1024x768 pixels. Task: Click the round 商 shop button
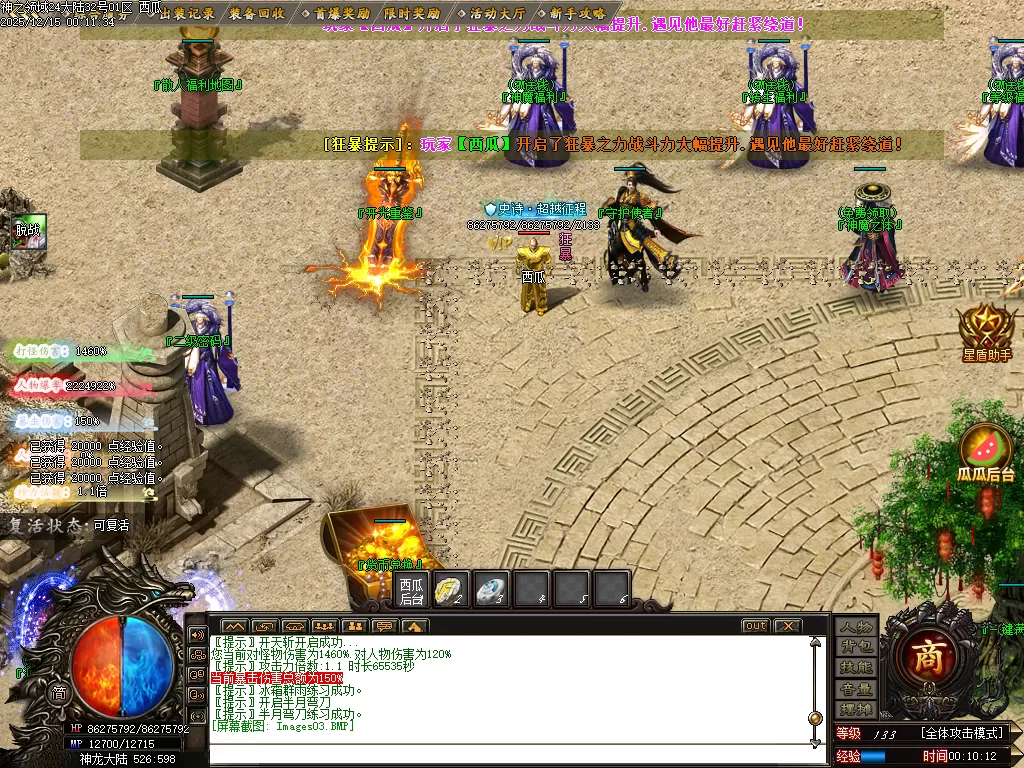click(x=928, y=657)
